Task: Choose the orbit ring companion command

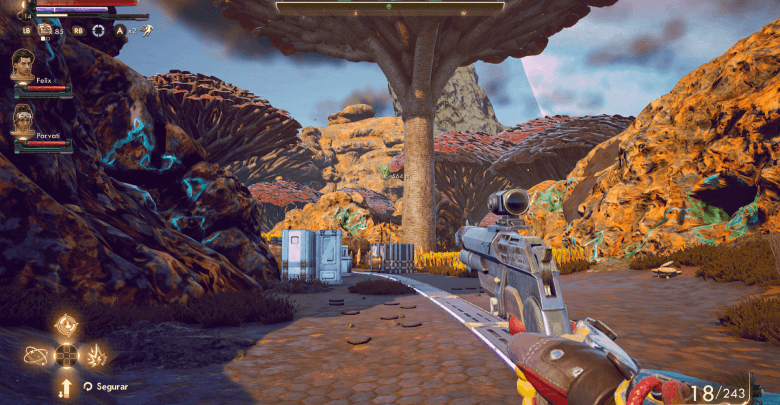Action: coord(36,354)
